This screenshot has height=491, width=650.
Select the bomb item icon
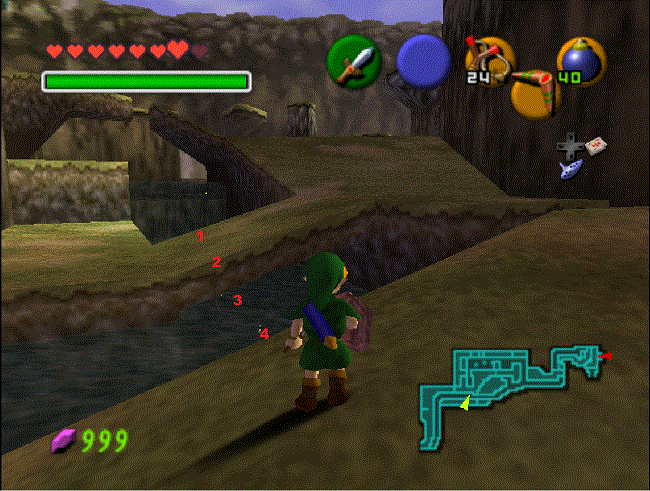(580, 60)
